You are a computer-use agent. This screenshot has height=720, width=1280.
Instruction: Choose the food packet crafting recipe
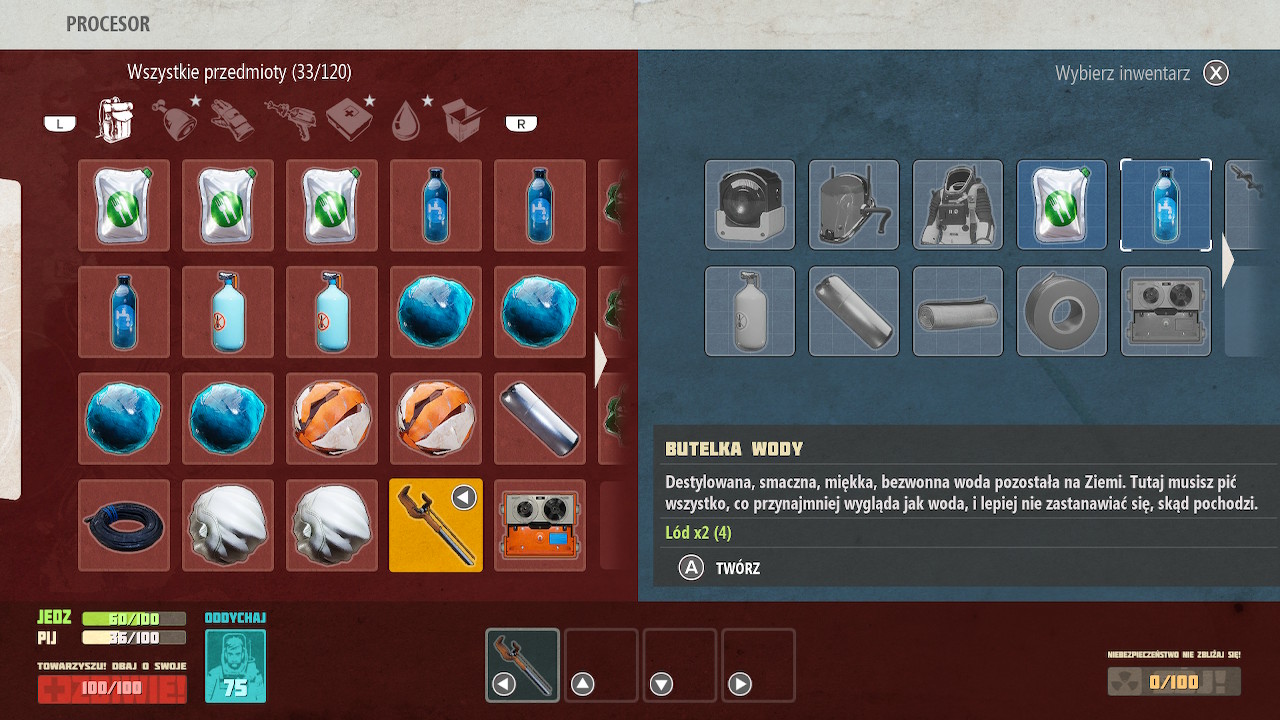tap(1062, 205)
